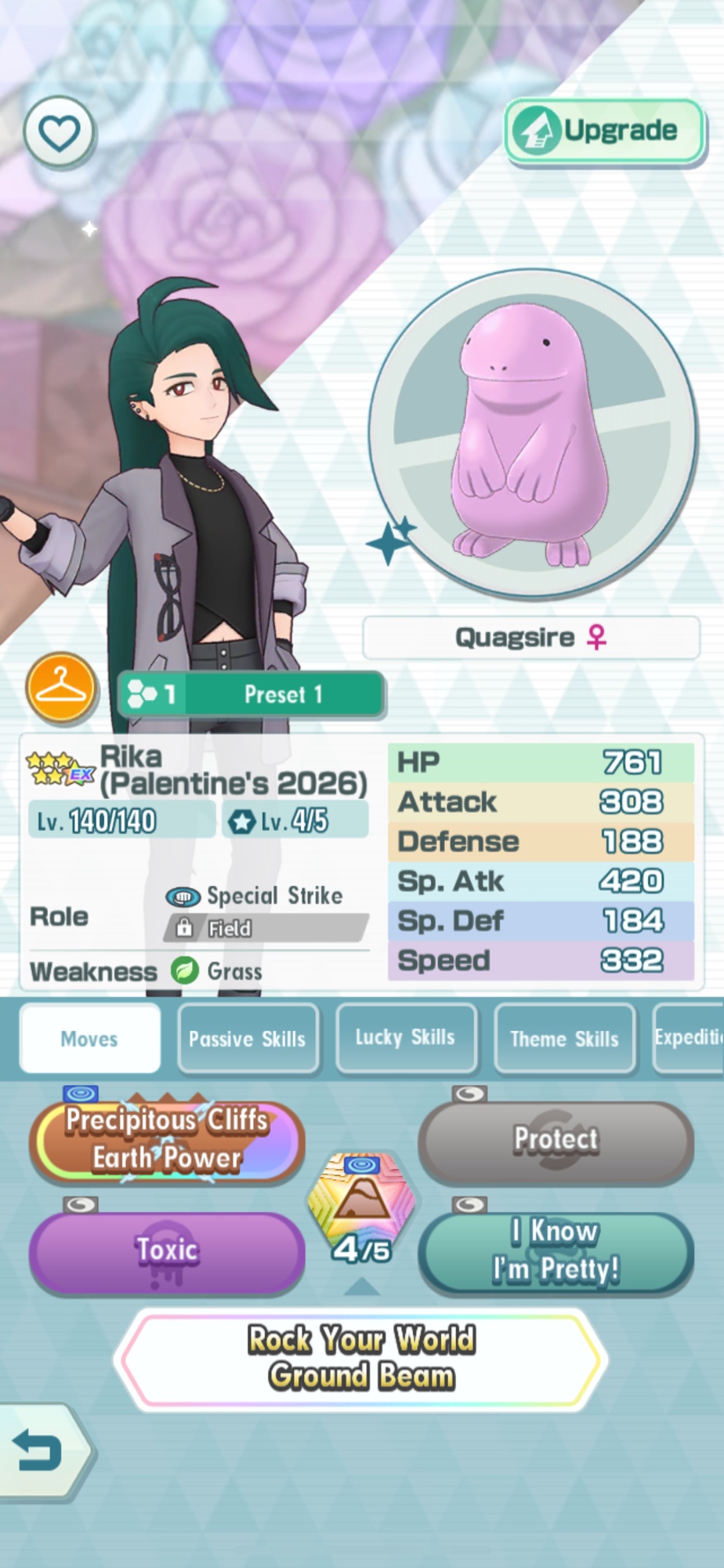The image size is (724, 1568).
Task: Open the outfit hanger icon
Action: pyautogui.click(x=61, y=688)
